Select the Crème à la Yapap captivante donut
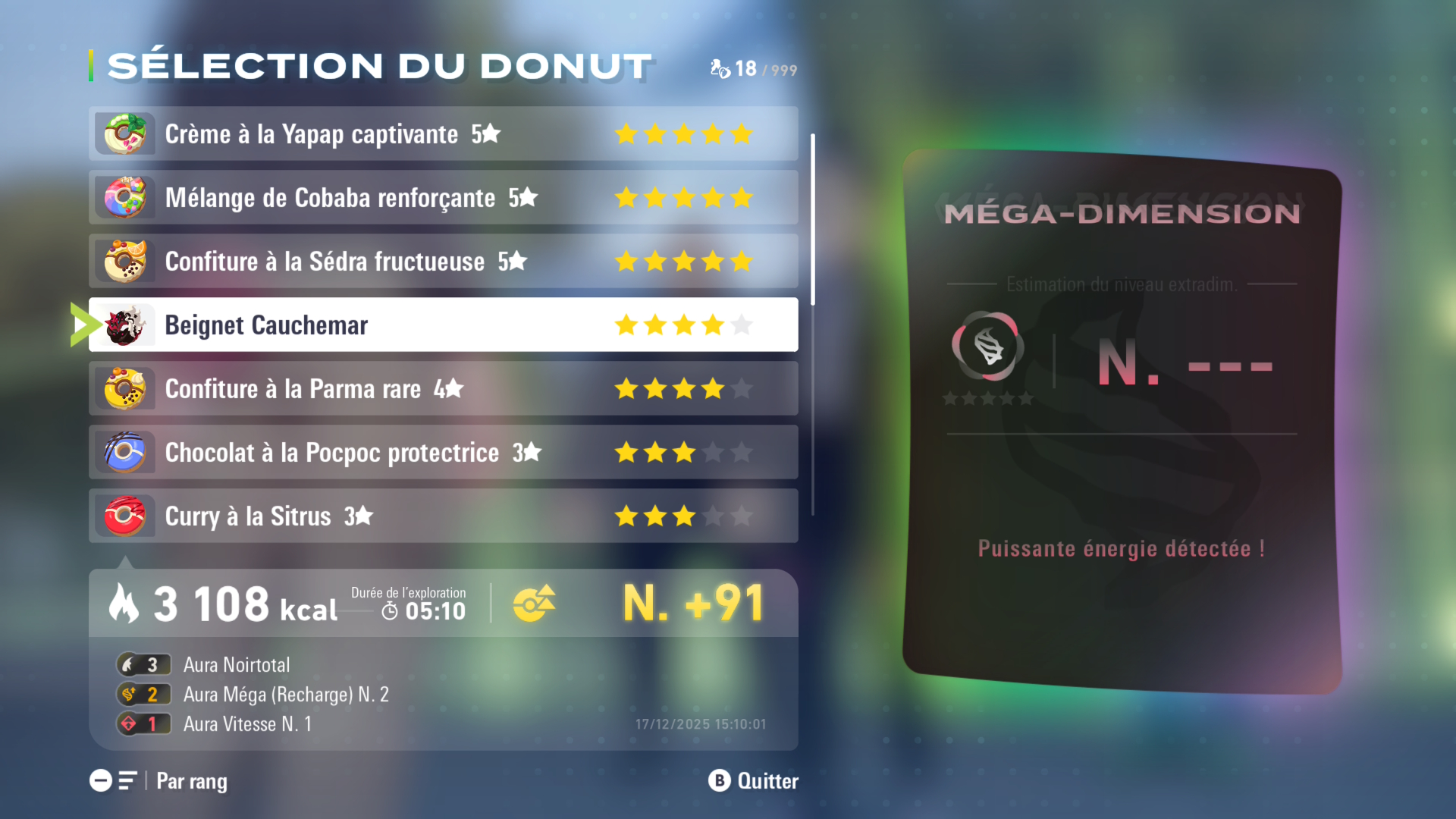Image resolution: width=1456 pixels, height=819 pixels. 443,134
